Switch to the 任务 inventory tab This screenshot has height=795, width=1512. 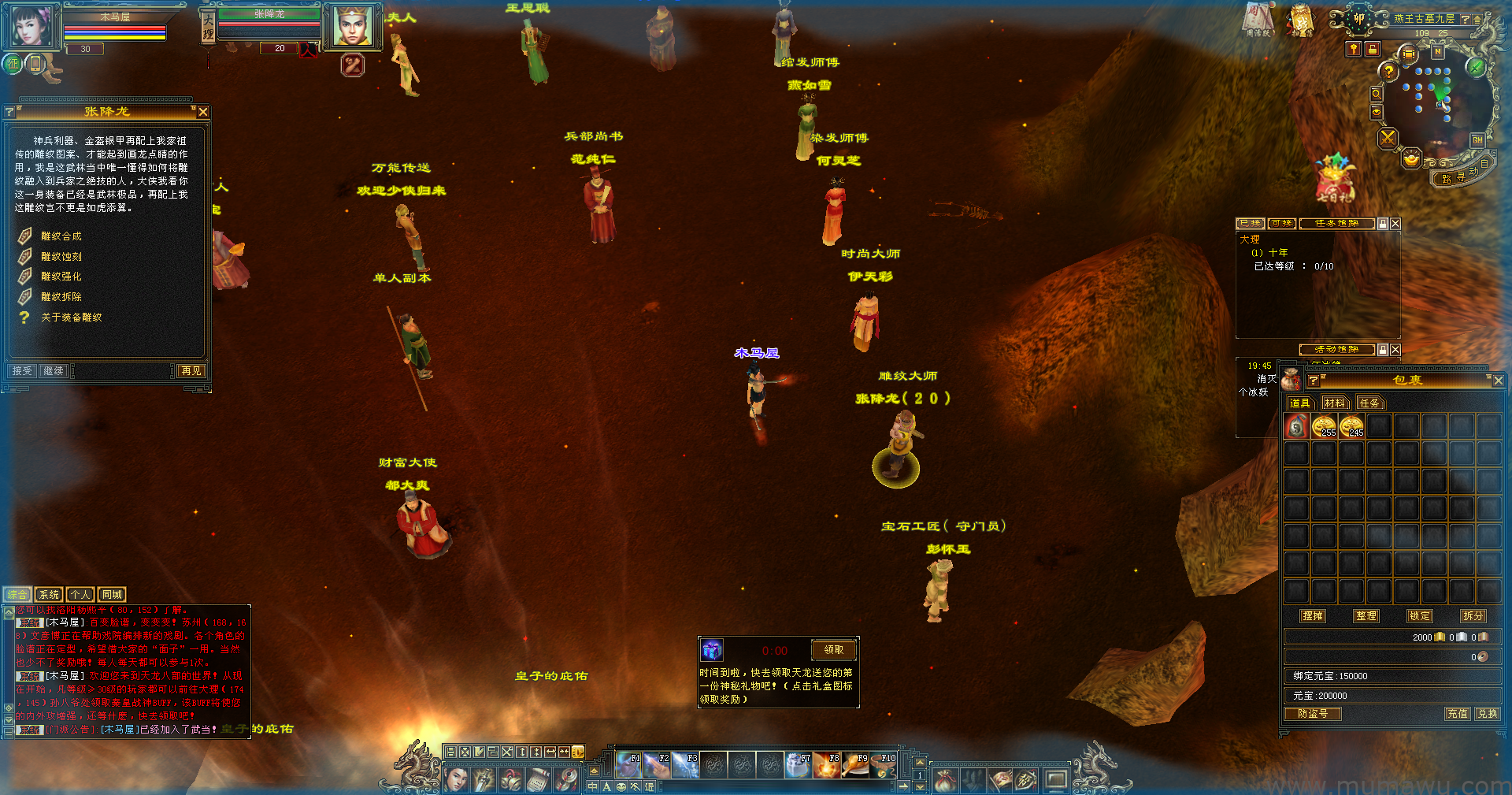pos(1369,403)
